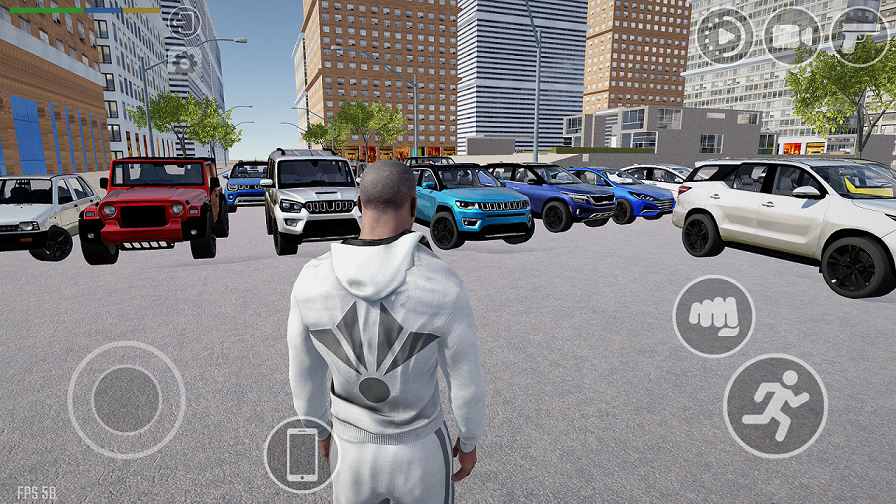Activate the sprint running-man button
This screenshot has width=896, height=504.
coord(775,405)
